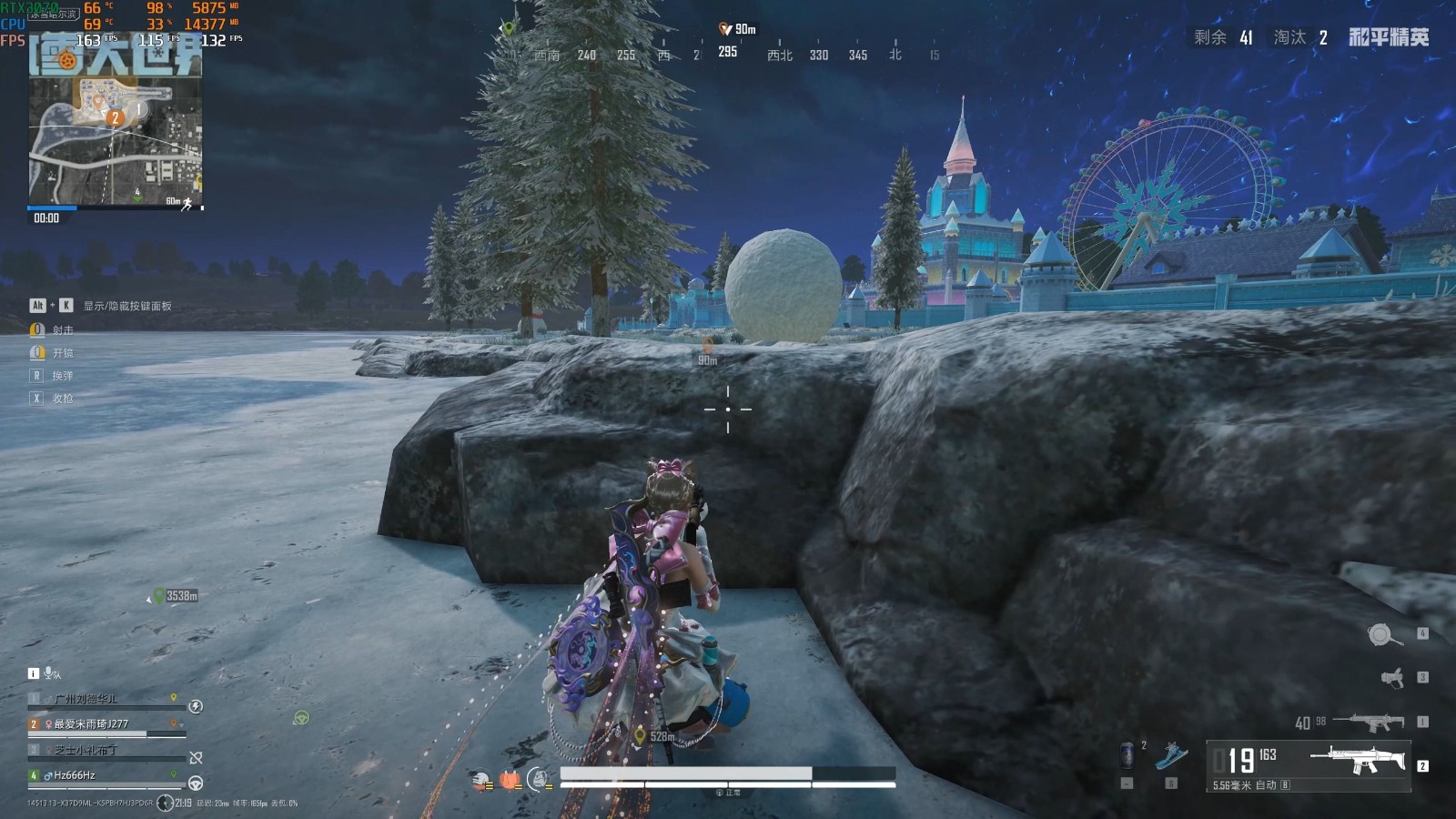Click the bandage healing item icon
Viewport: 1456px width, 819px height.
coord(480,778)
